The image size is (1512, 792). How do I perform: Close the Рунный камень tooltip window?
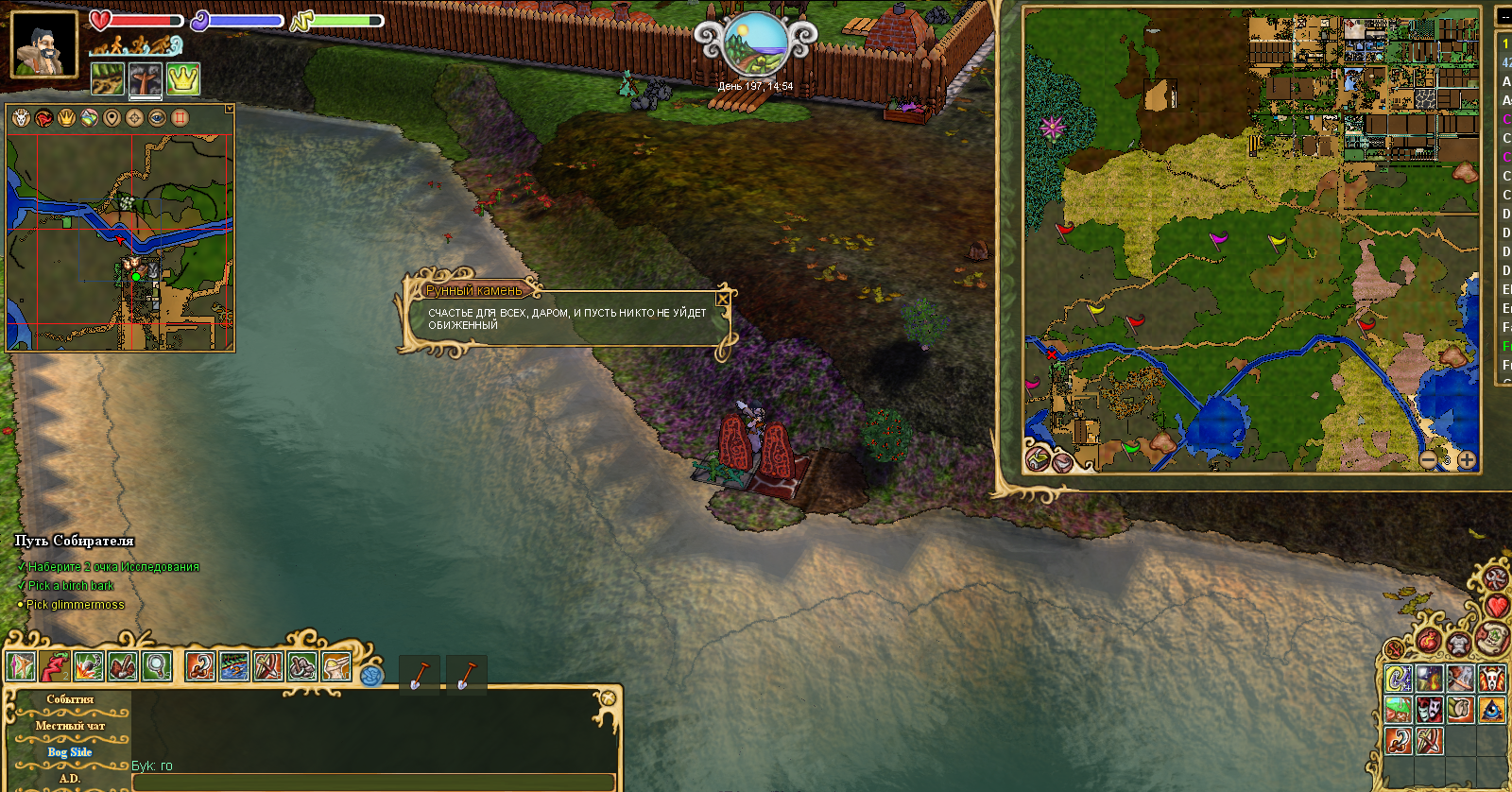coord(723,299)
